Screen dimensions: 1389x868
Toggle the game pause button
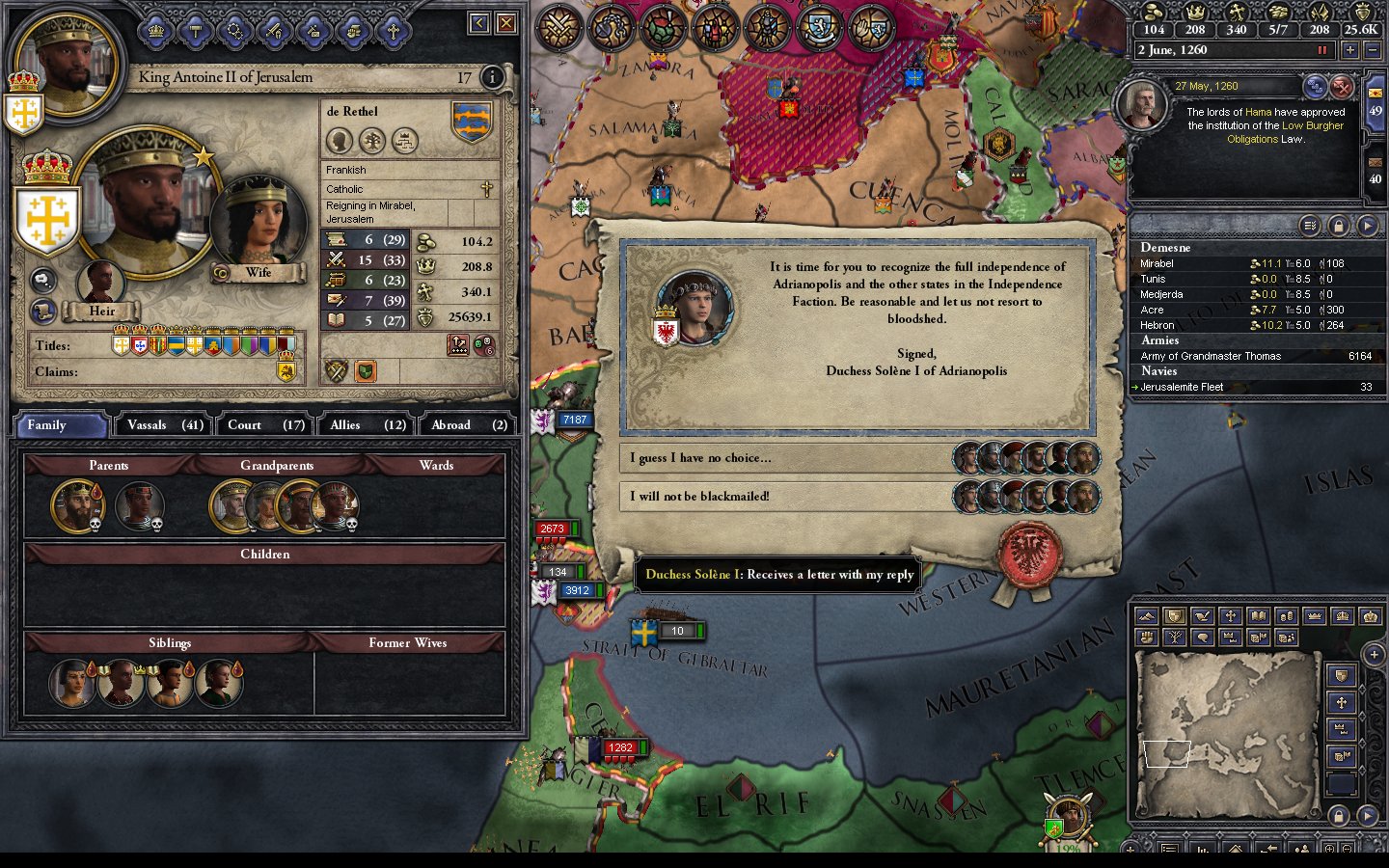pyautogui.click(x=1322, y=50)
